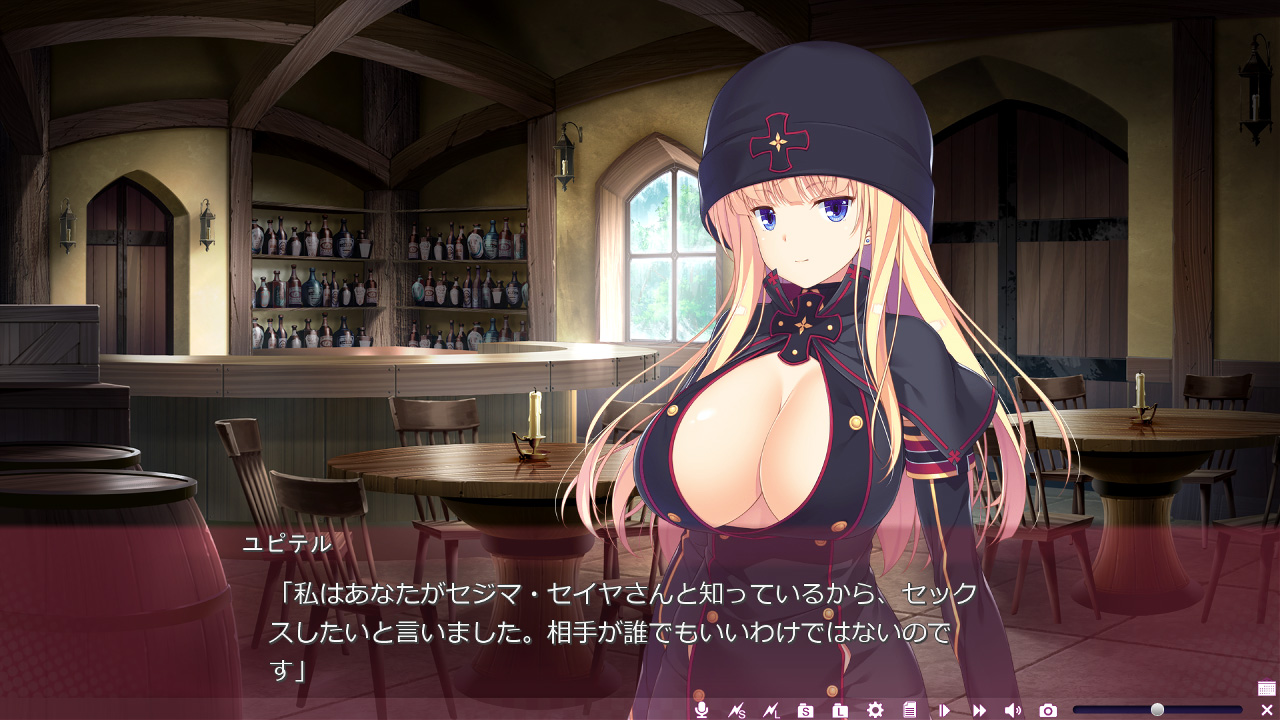
Task: Open the load menu folder icon
Action: click(840, 710)
